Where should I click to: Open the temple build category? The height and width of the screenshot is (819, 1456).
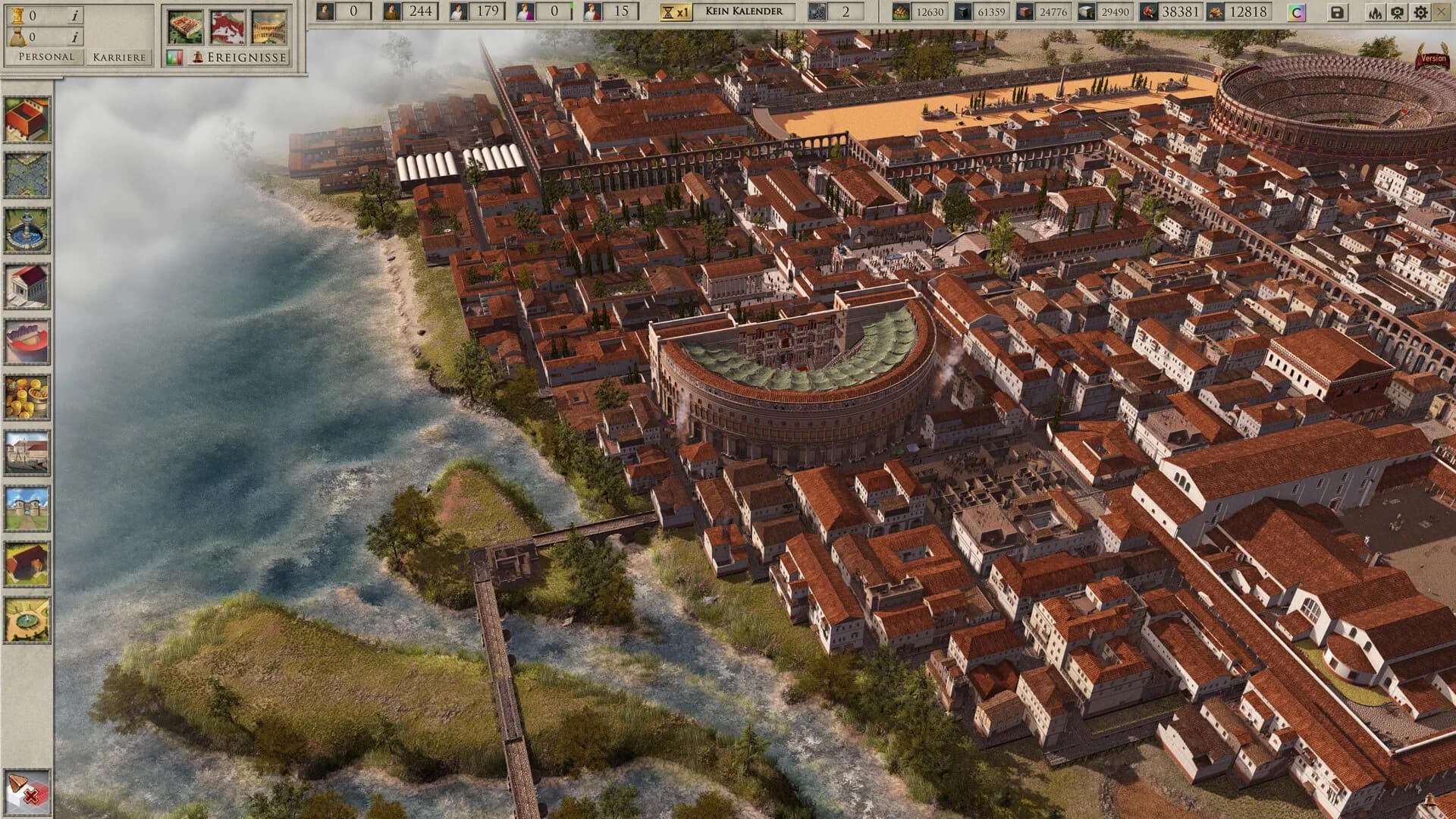(x=27, y=286)
